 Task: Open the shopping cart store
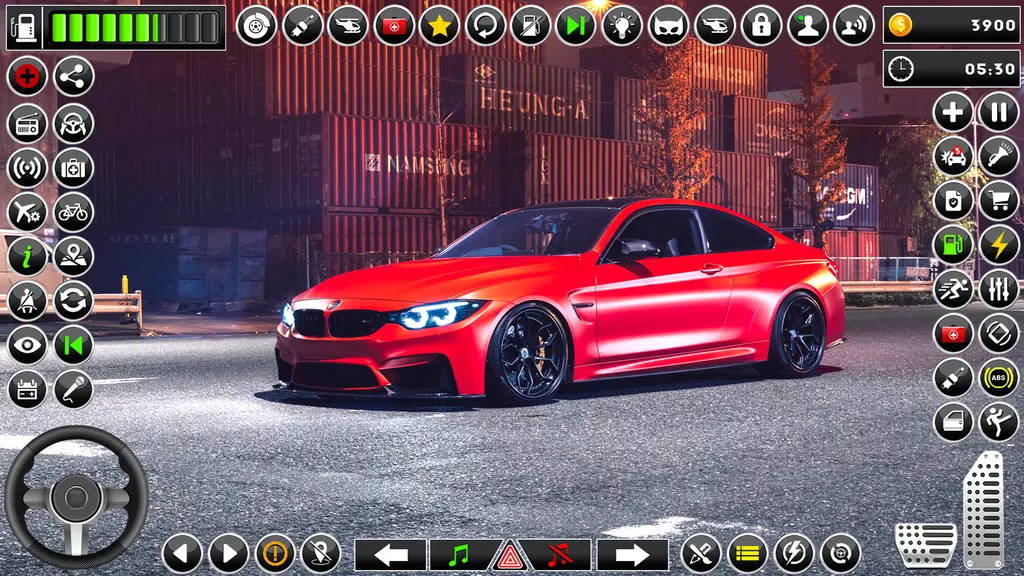pyautogui.click(x=998, y=200)
